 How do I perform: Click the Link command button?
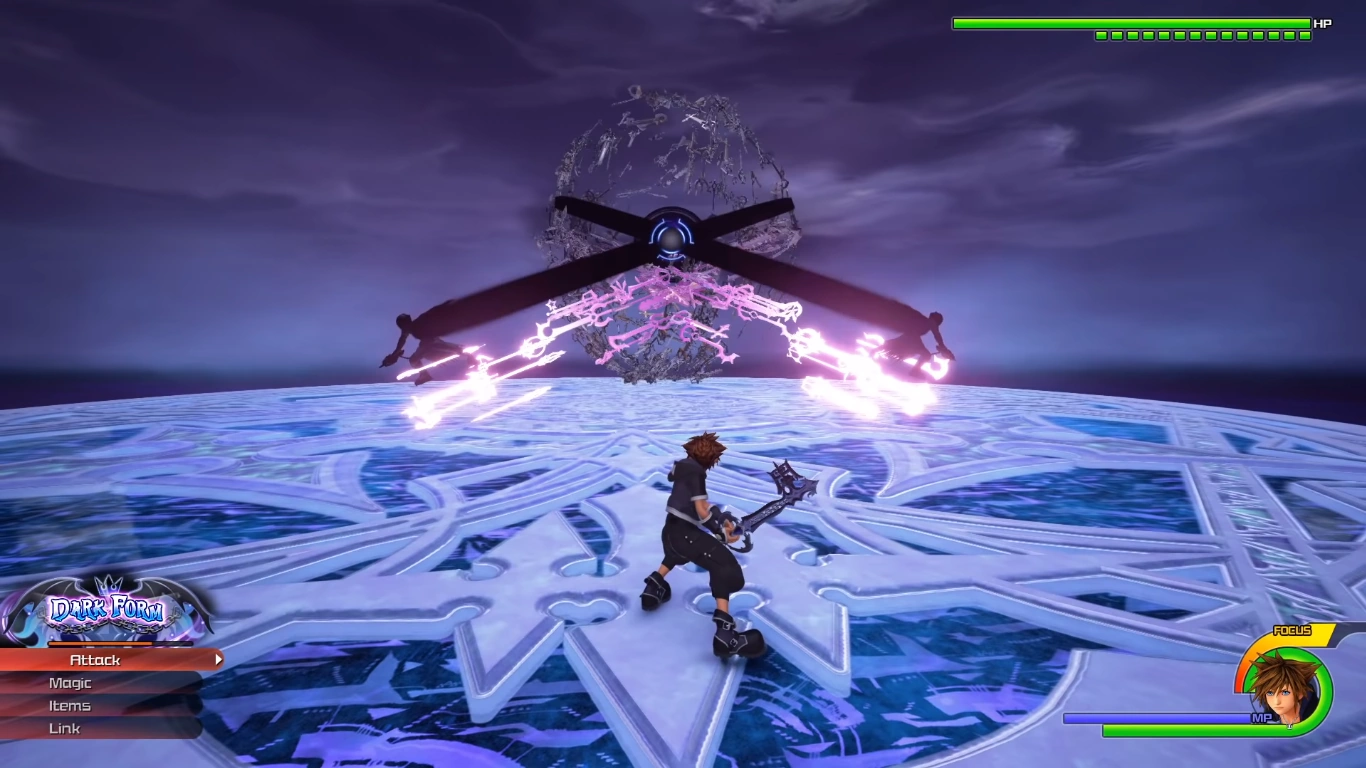[65, 728]
